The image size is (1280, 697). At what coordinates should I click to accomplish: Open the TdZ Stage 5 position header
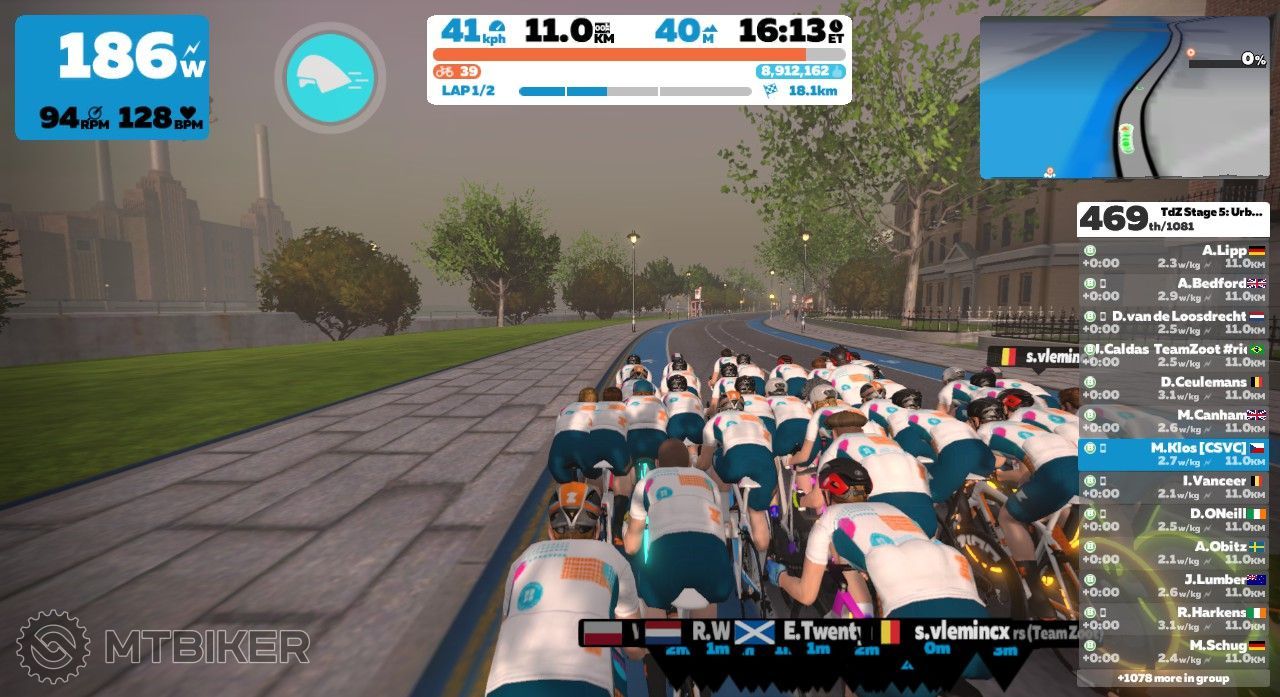[1173, 219]
